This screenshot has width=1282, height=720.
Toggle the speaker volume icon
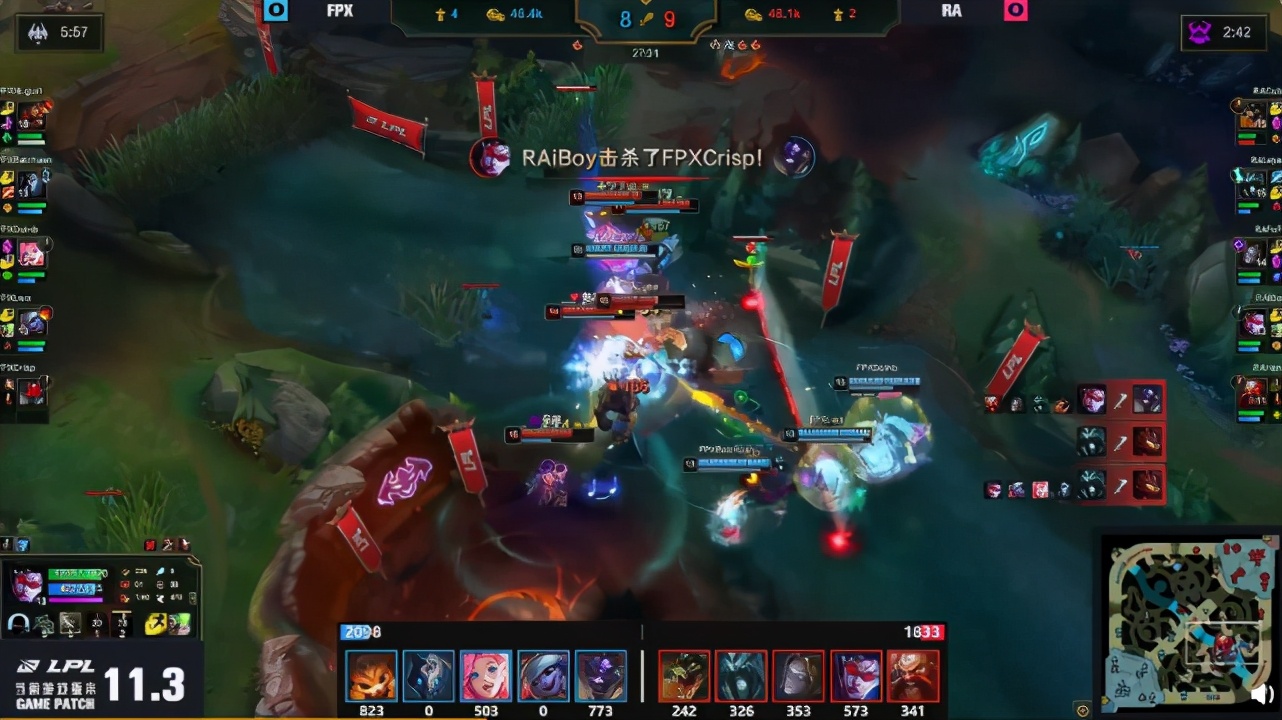tap(1263, 693)
